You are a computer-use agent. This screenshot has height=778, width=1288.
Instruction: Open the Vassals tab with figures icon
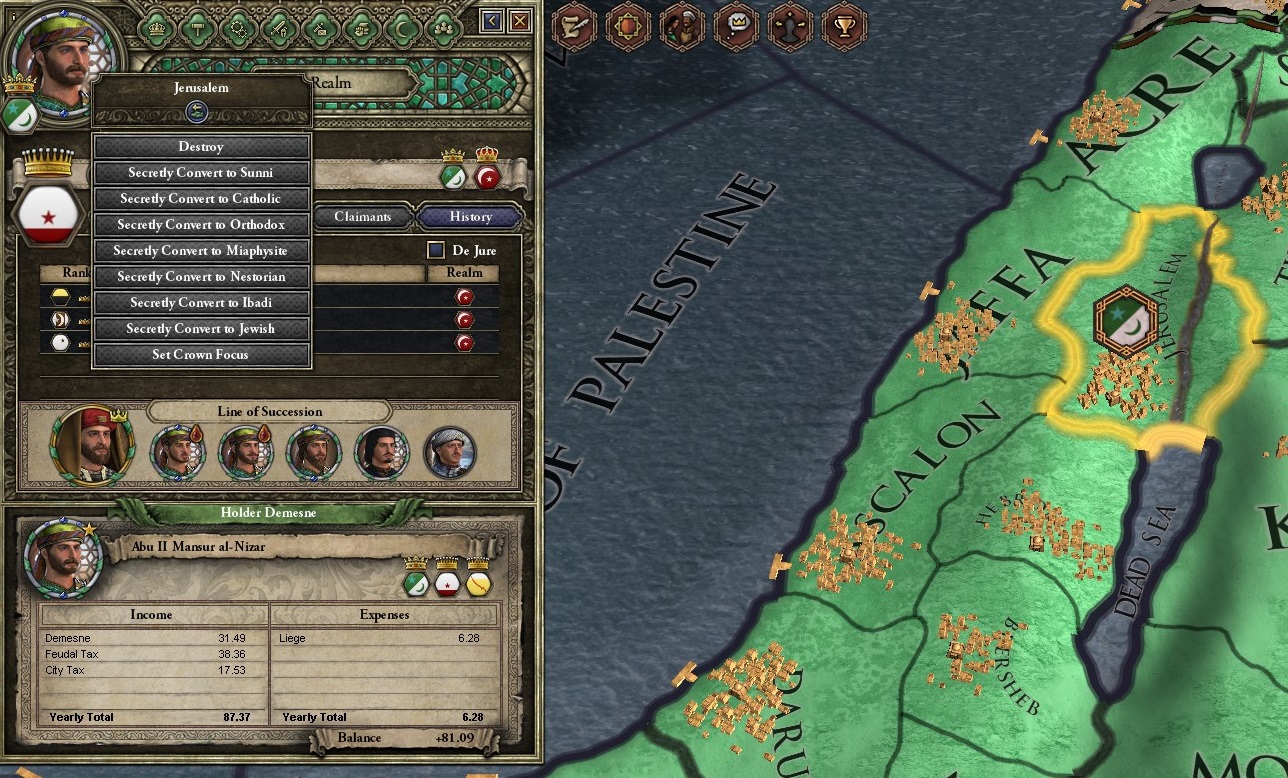[443, 28]
